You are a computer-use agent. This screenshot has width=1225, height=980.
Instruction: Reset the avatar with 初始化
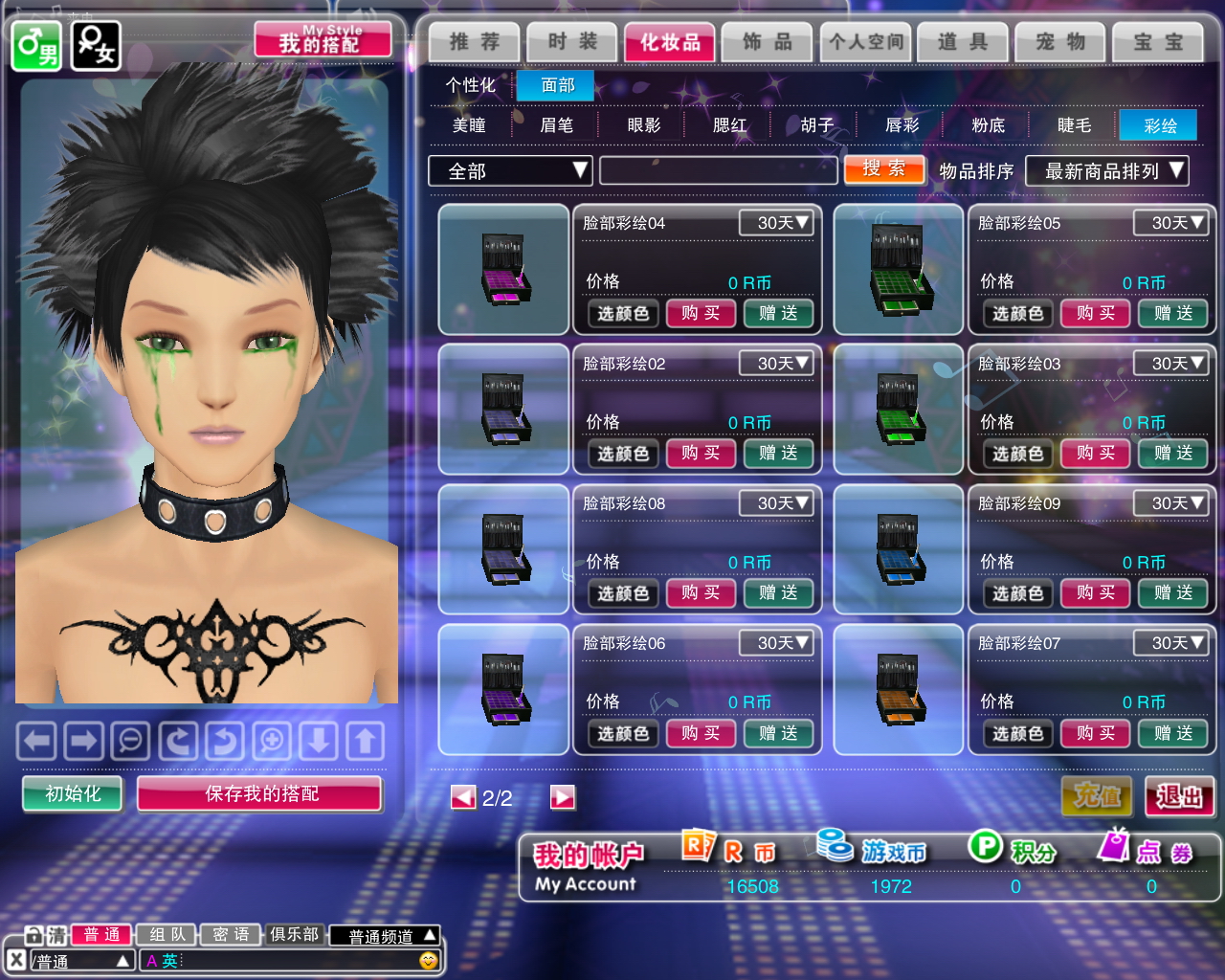pos(73,793)
